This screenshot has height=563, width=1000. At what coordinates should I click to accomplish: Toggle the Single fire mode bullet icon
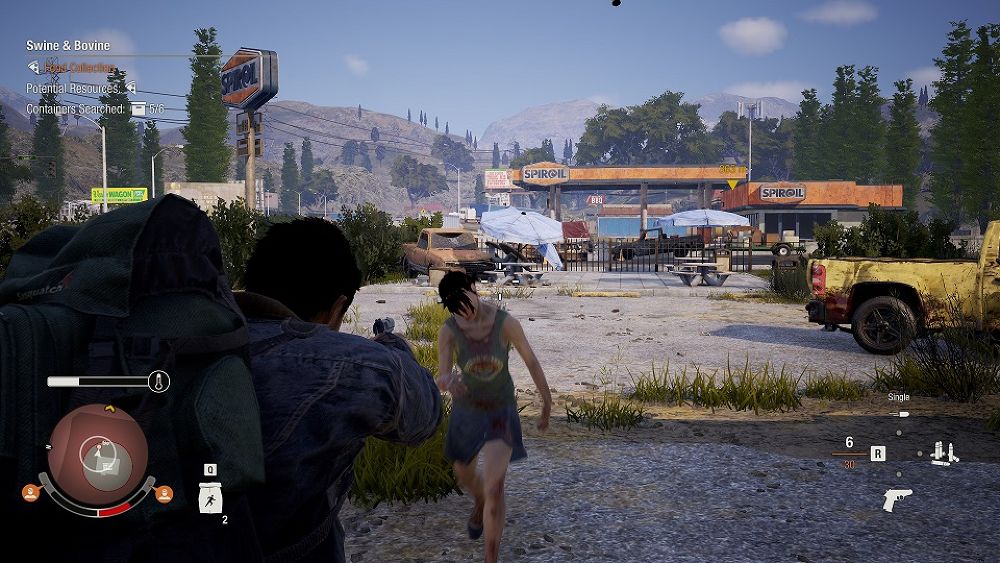899,413
